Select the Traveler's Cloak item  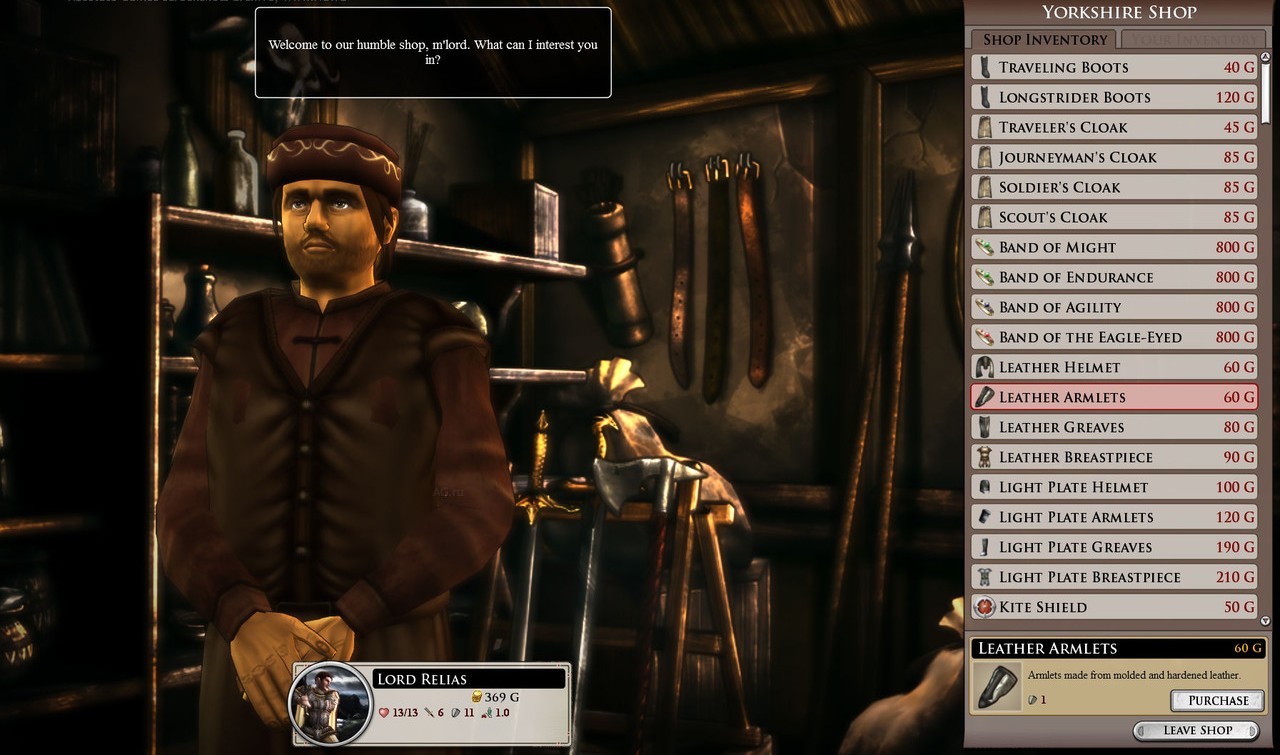point(1114,127)
